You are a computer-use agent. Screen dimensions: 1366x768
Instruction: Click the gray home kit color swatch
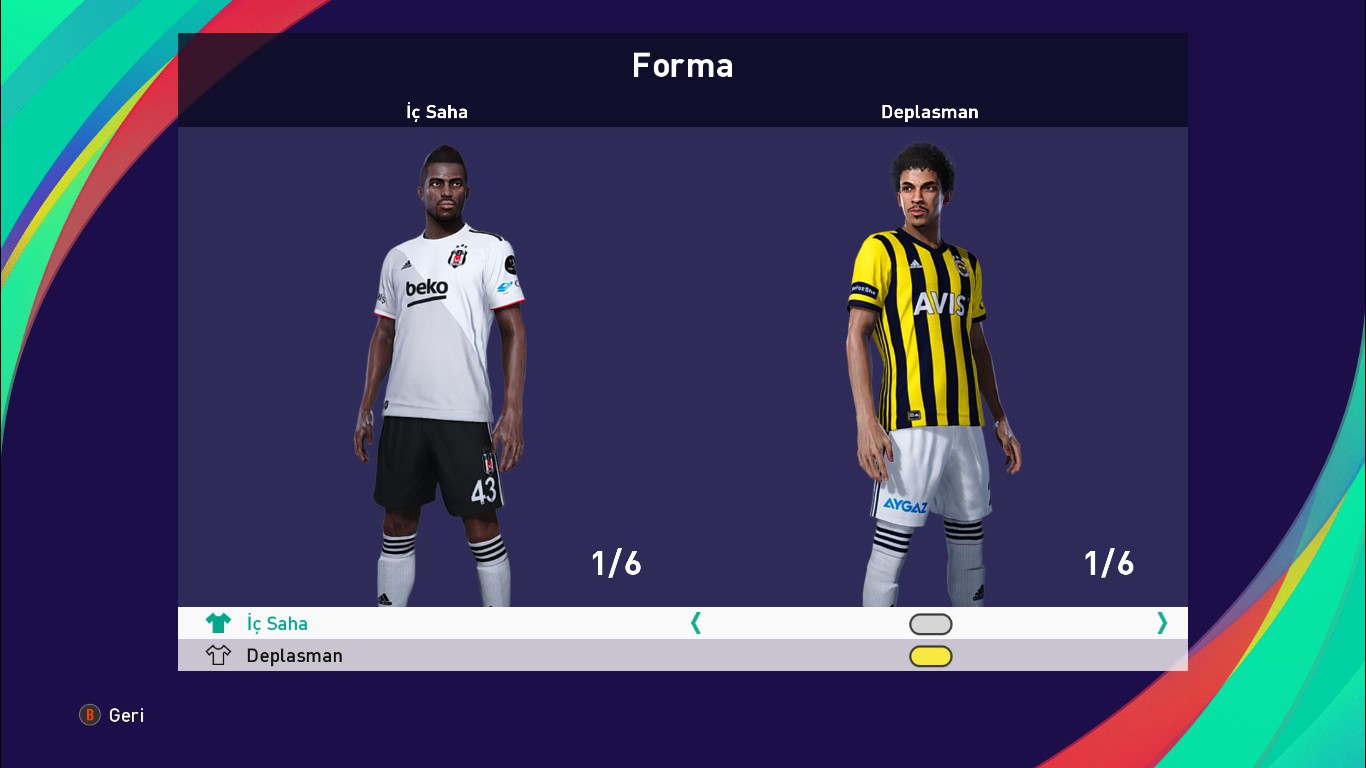point(930,623)
